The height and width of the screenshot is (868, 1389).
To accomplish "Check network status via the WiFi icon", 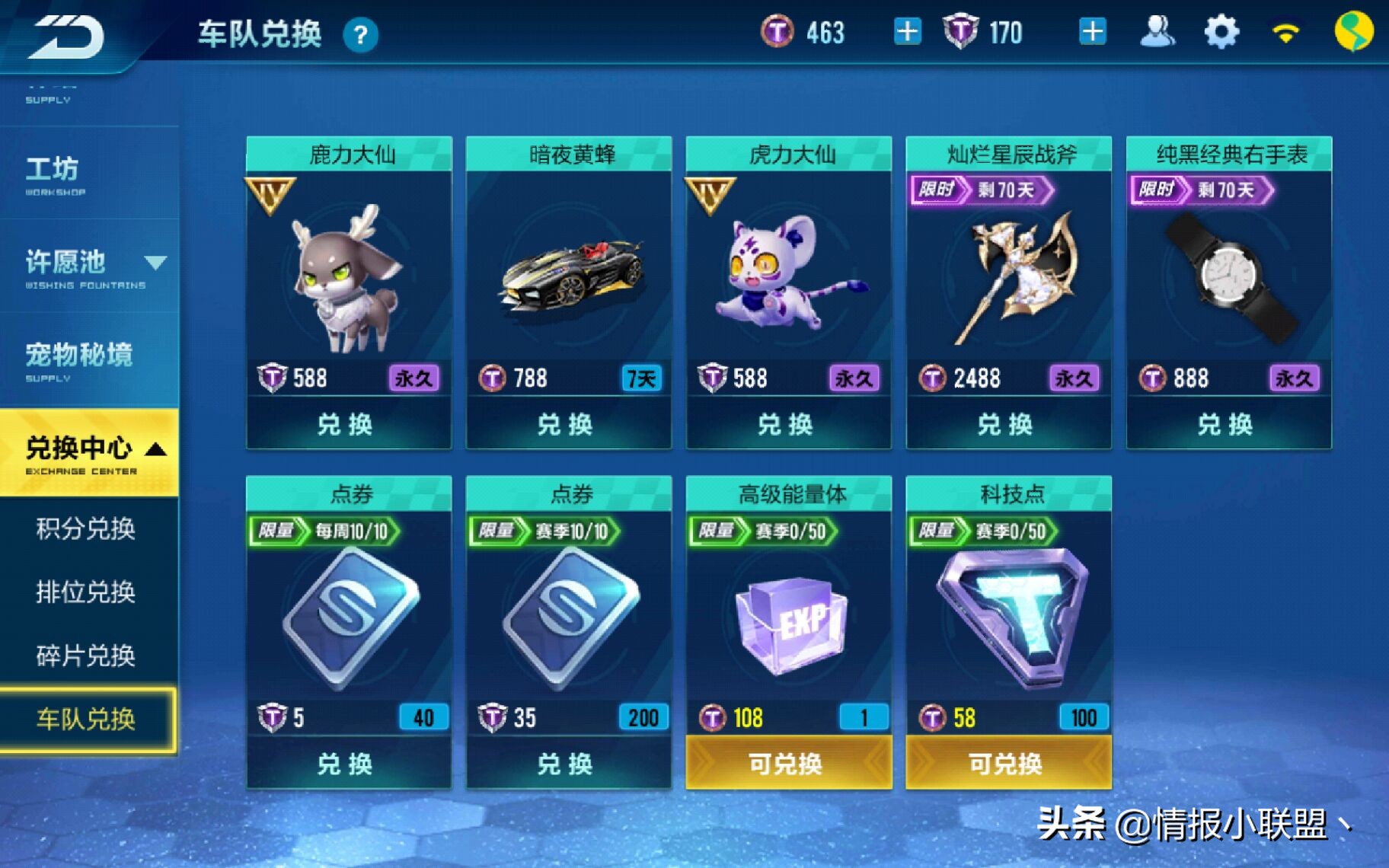I will 1287,32.
